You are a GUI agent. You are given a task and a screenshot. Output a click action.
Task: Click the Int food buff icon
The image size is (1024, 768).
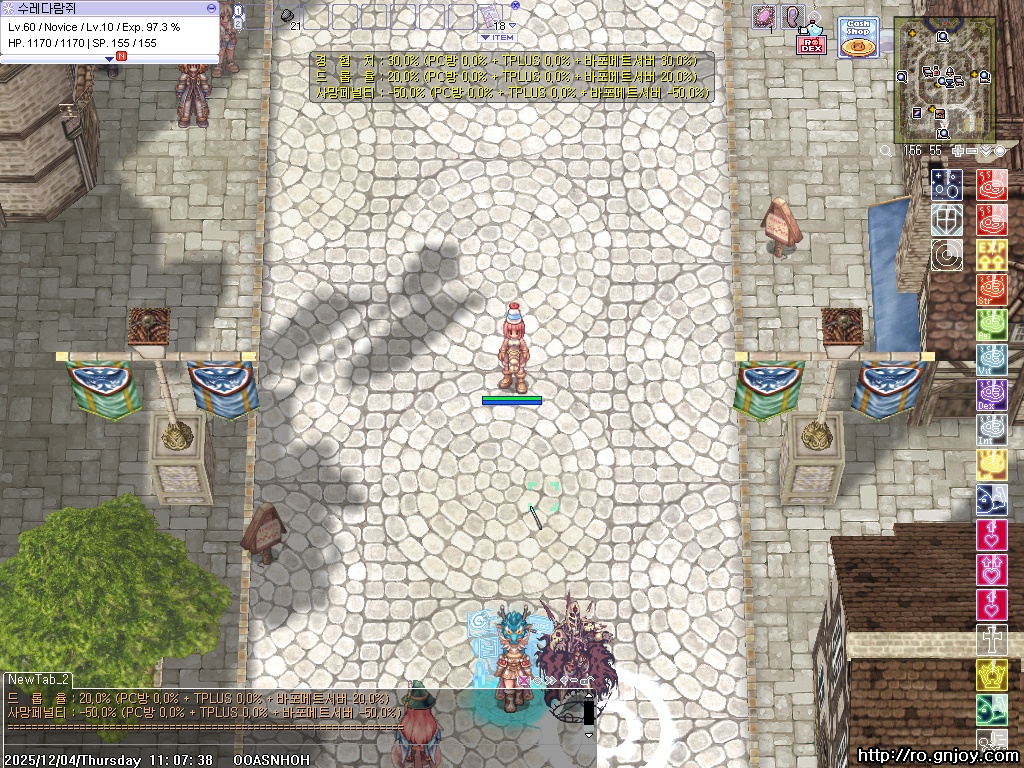point(991,430)
